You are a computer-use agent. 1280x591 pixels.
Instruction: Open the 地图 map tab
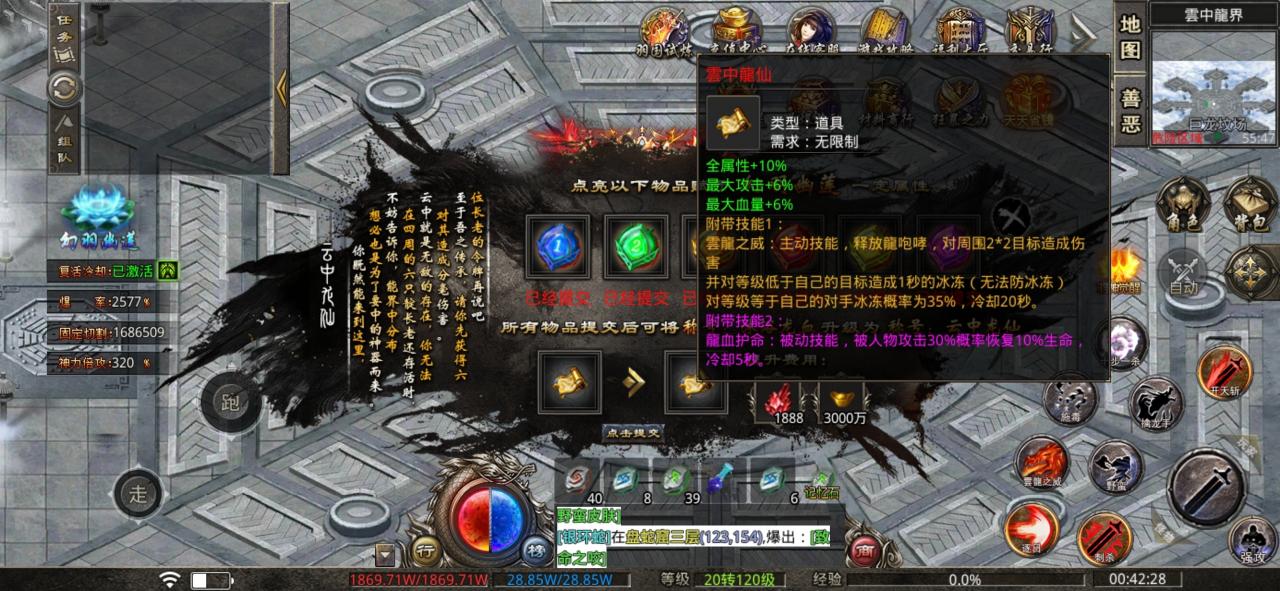coord(1130,37)
